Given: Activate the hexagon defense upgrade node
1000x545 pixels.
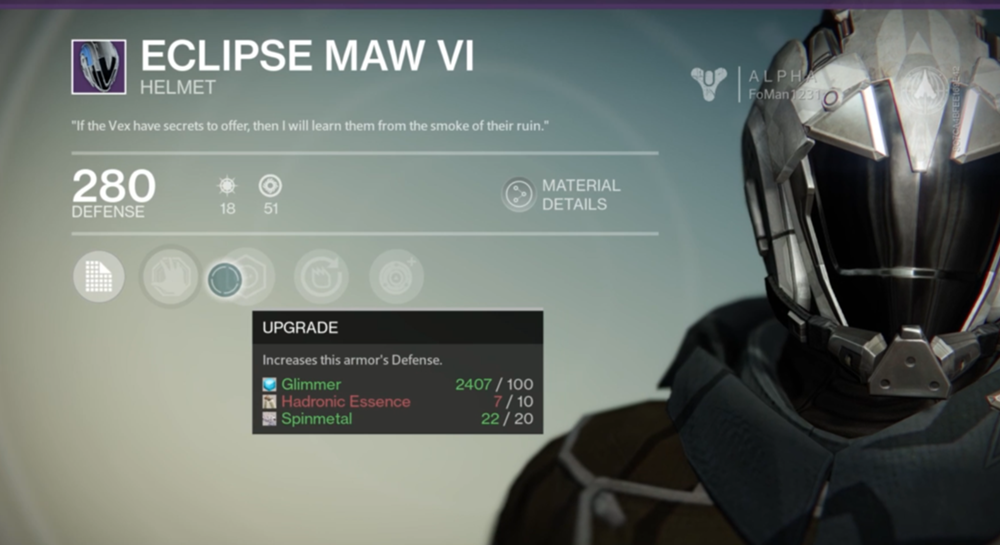Looking at the screenshot, I should tap(245, 277).
